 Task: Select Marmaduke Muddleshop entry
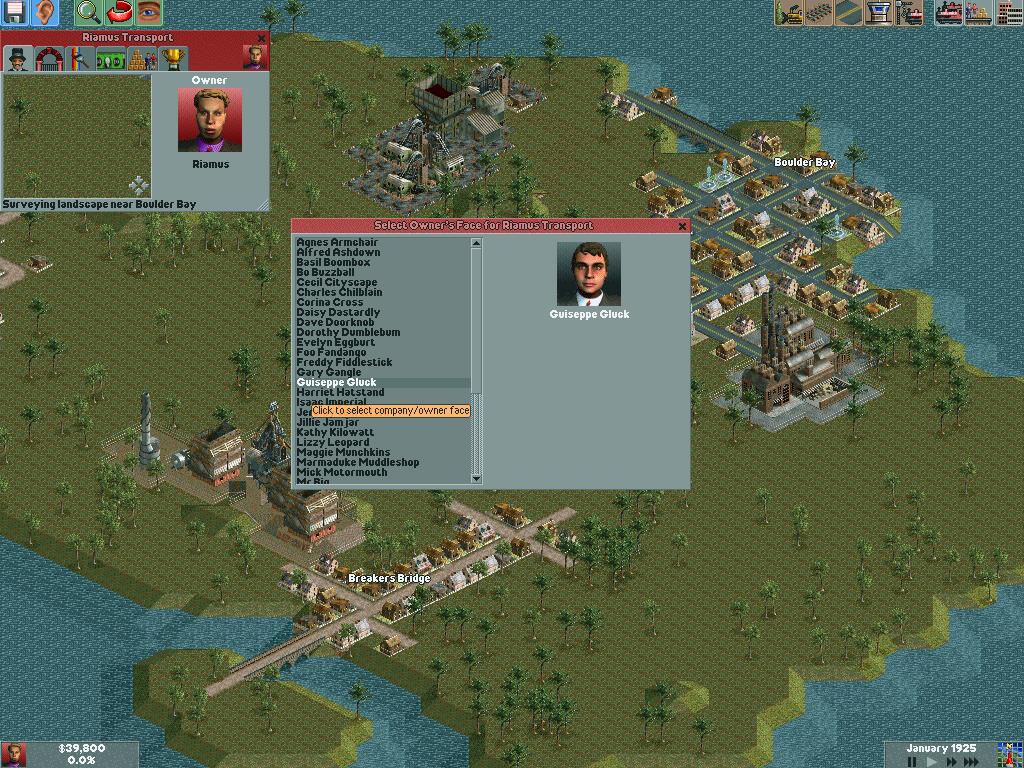[357, 463]
